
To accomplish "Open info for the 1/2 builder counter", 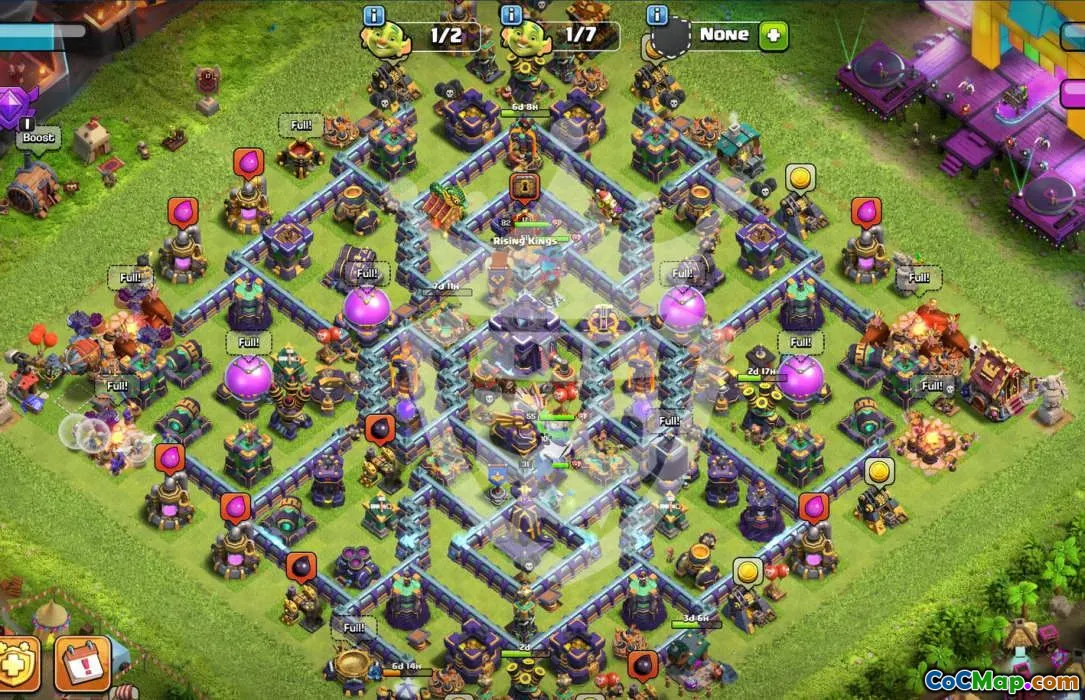I will (375, 16).
